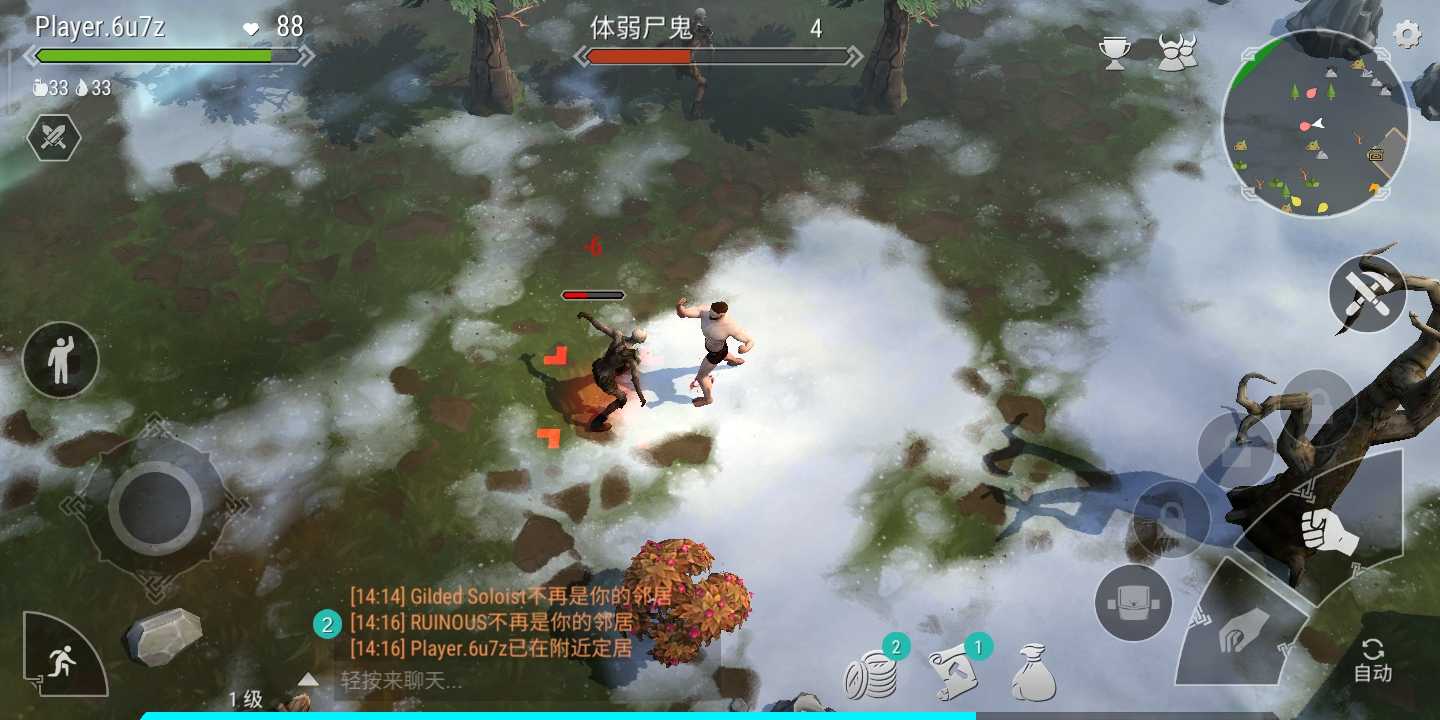Toggle walk mode with the standing person icon
The width and height of the screenshot is (1440, 720).
[60, 362]
